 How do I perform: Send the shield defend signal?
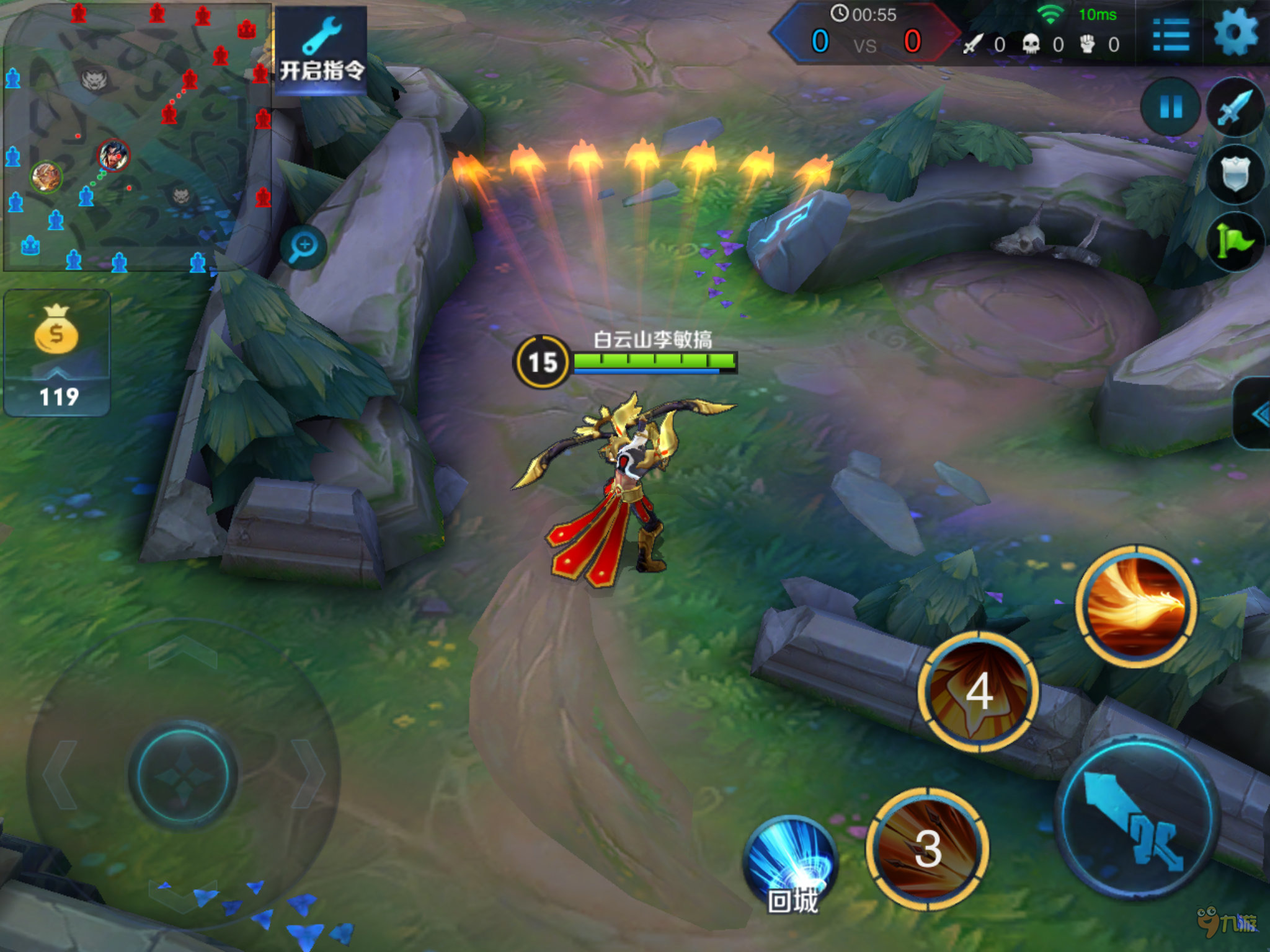pos(1235,174)
